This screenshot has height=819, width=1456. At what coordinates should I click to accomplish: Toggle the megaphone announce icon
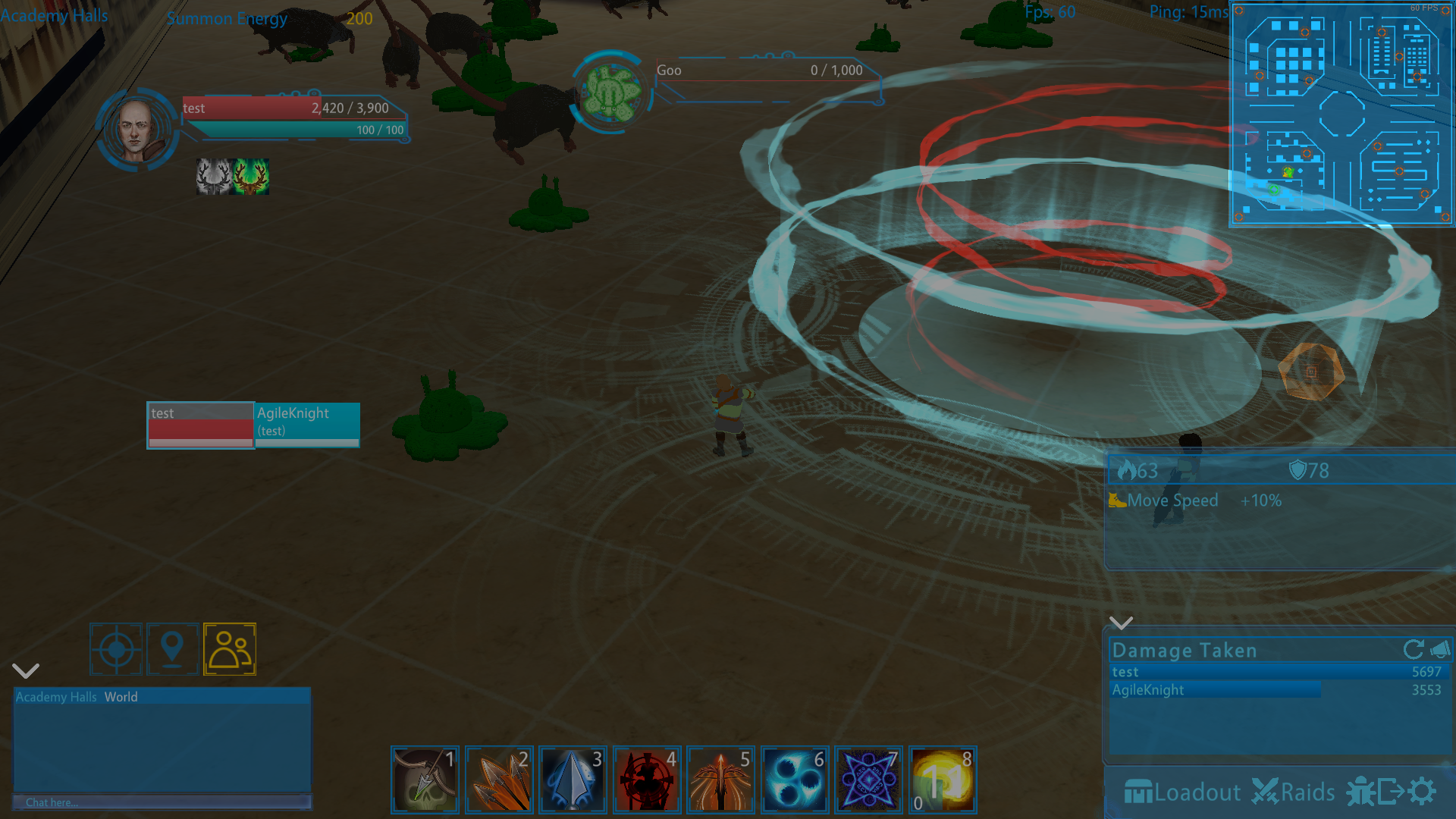tap(1439, 650)
